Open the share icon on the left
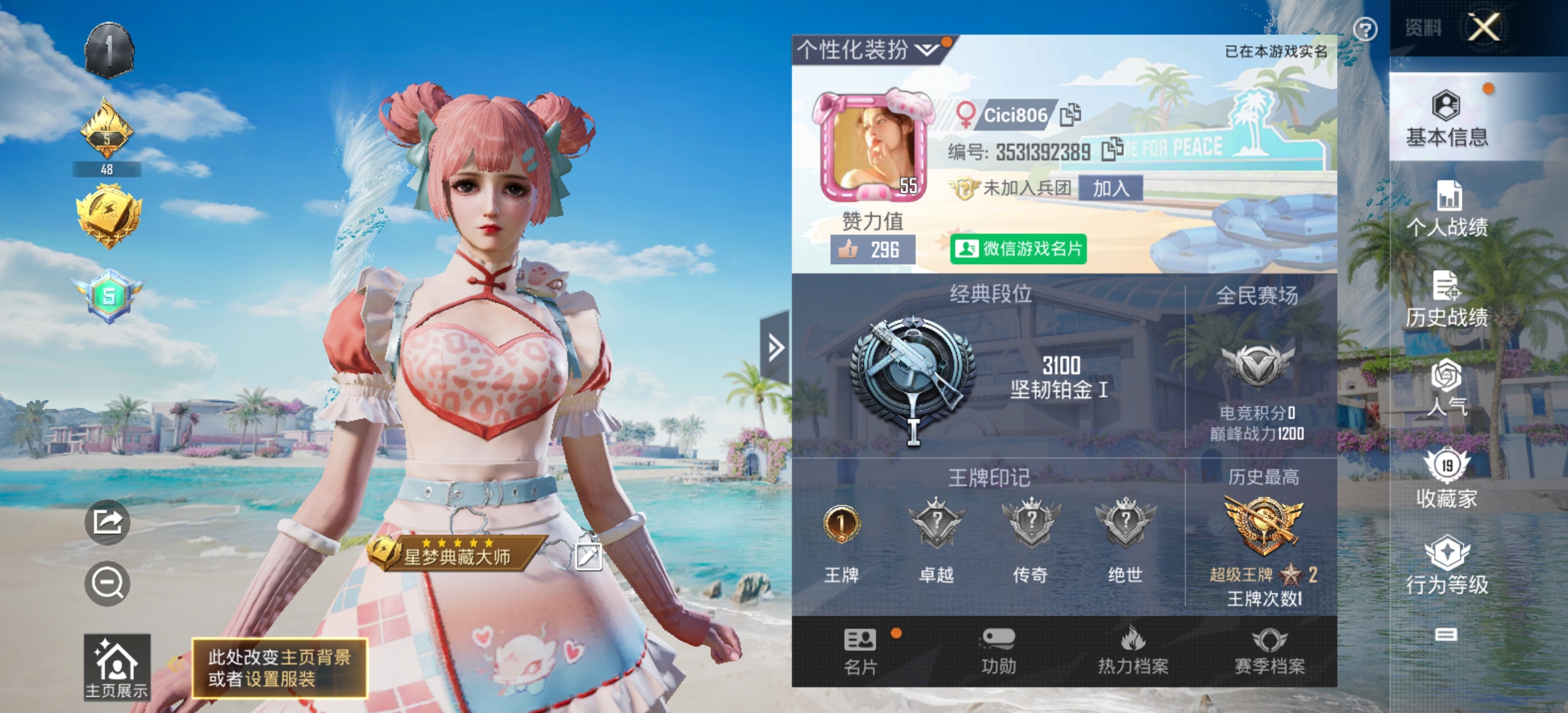Screen dimensions: 1568x713 pos(108,522)
